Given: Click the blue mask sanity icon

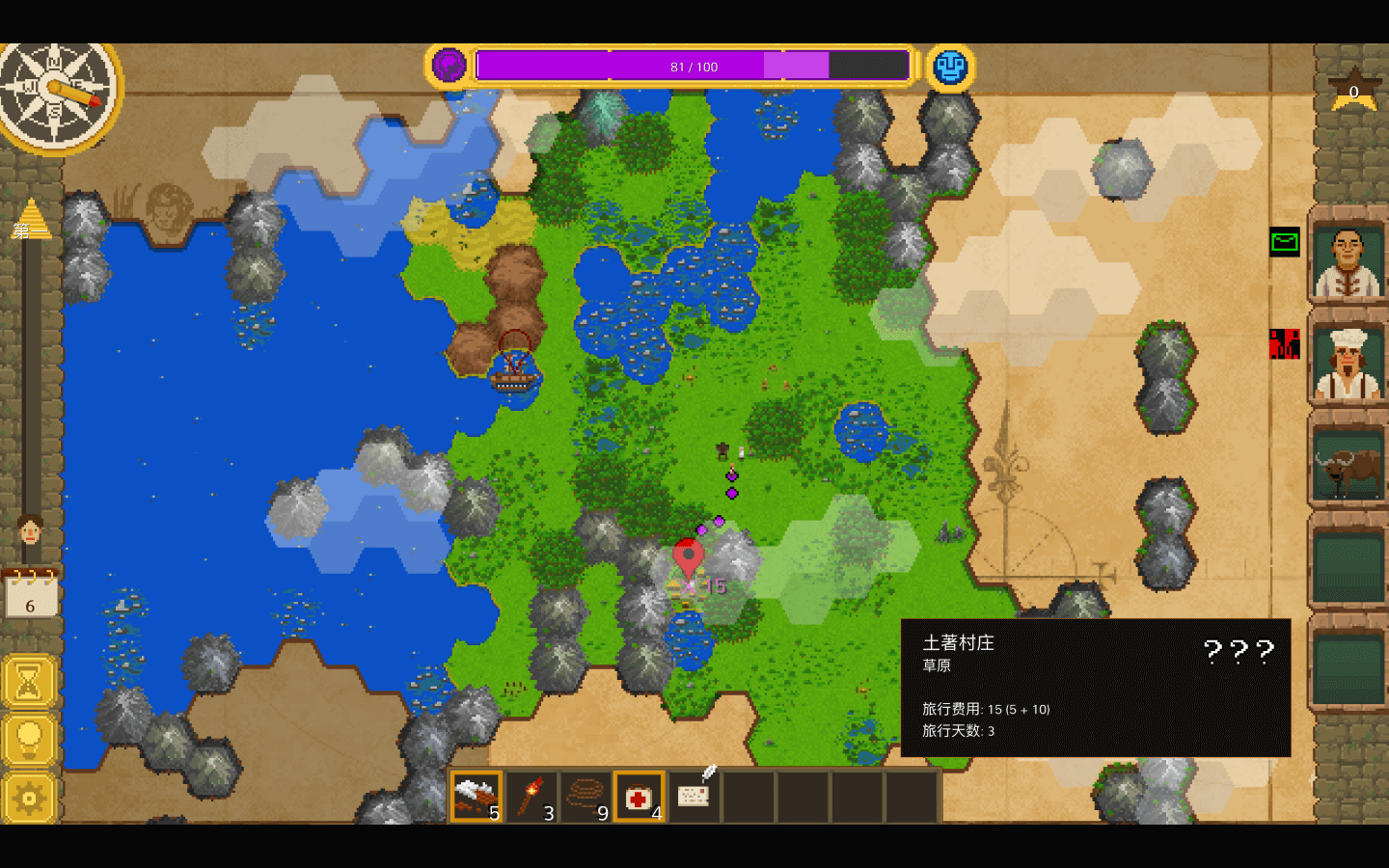Looking at the screenshot, I should tap(950, 67).
